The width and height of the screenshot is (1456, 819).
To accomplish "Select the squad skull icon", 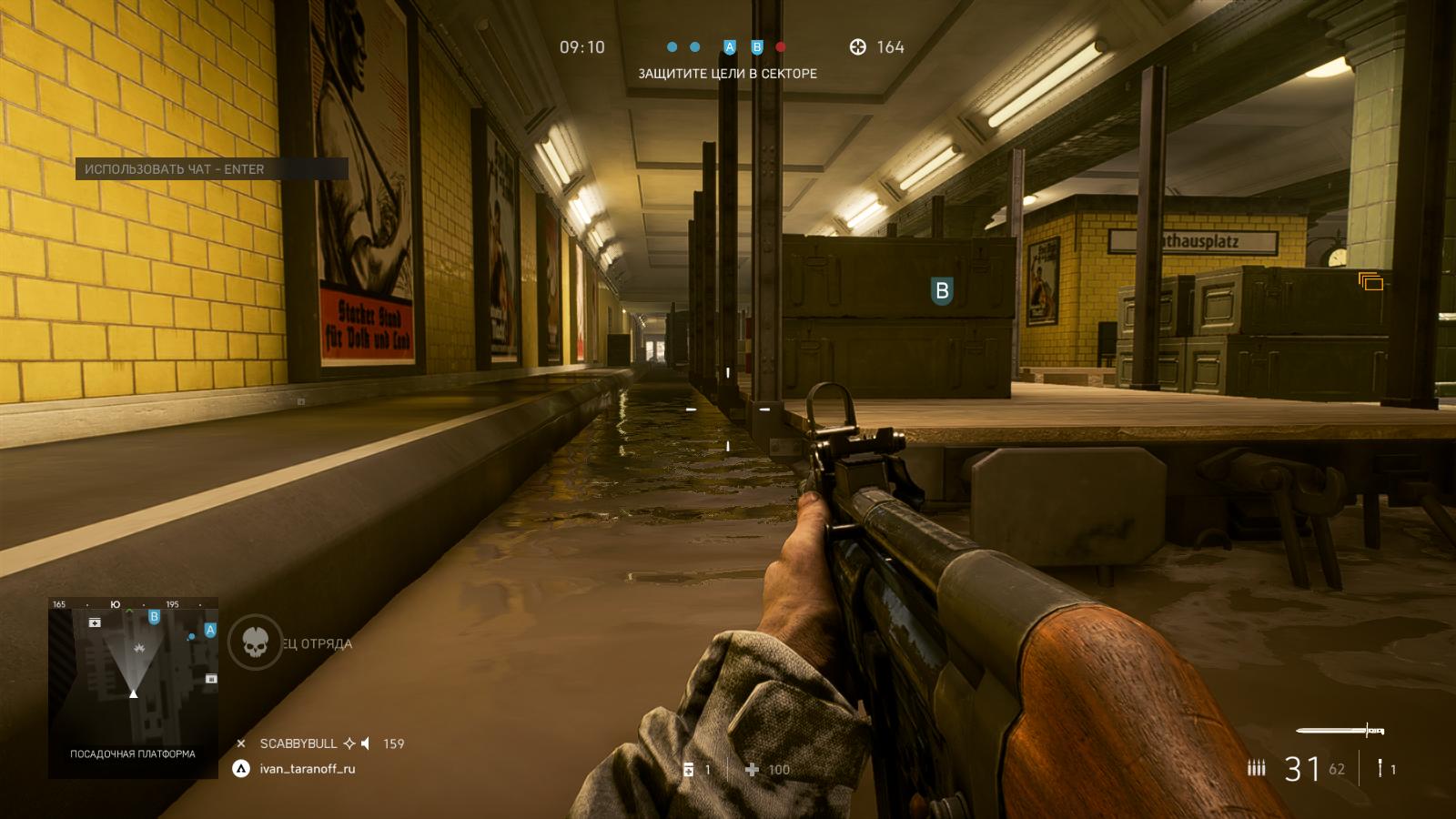I will pyautogui.click(x=255, y=643).
